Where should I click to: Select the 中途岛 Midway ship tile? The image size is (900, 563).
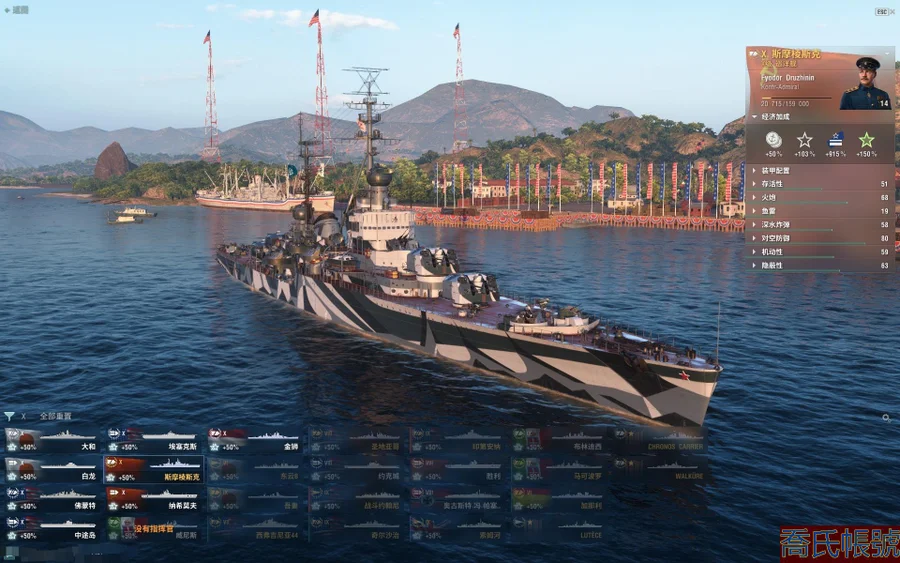[x=52, y=527]
